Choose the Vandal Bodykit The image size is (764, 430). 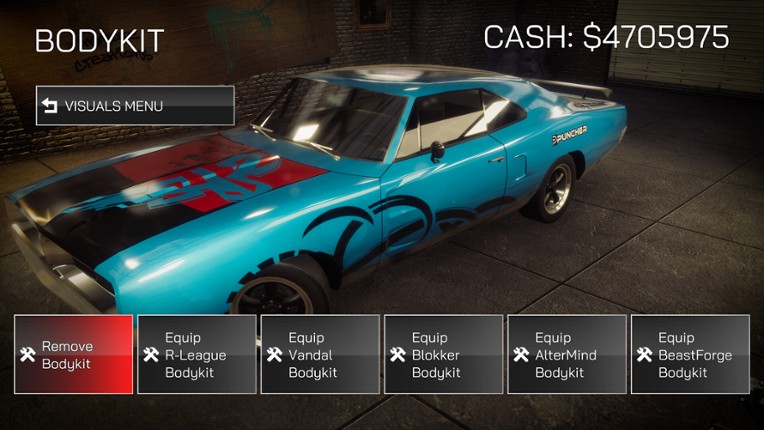320,355
